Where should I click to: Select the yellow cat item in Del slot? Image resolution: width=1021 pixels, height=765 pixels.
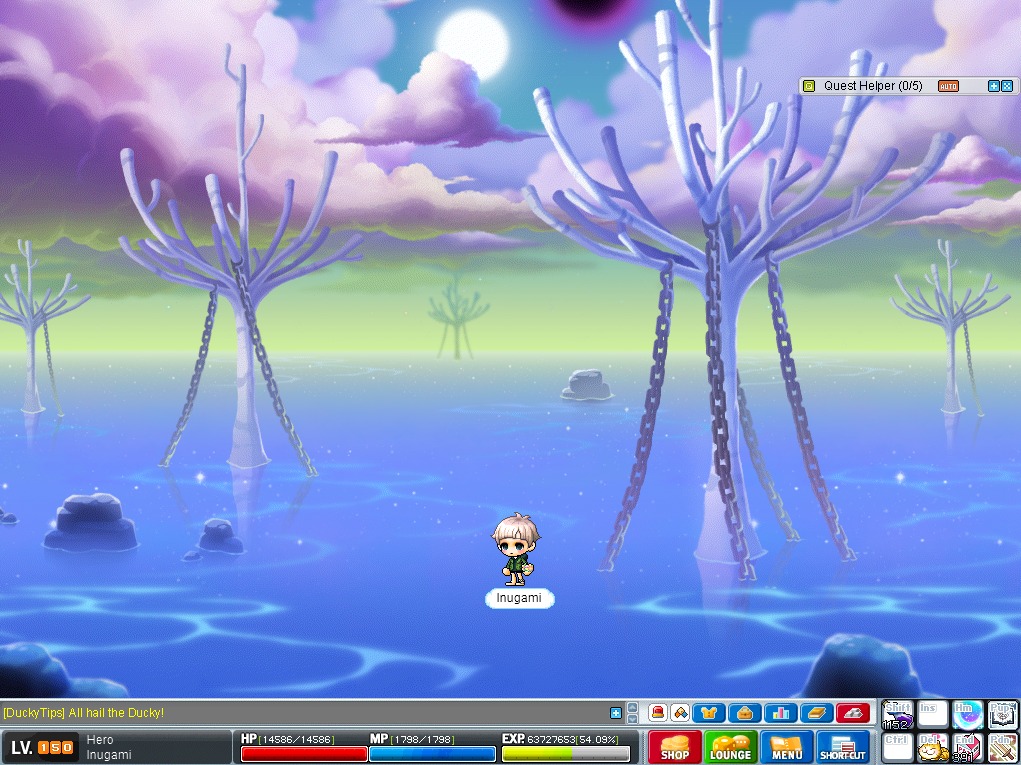932,748
